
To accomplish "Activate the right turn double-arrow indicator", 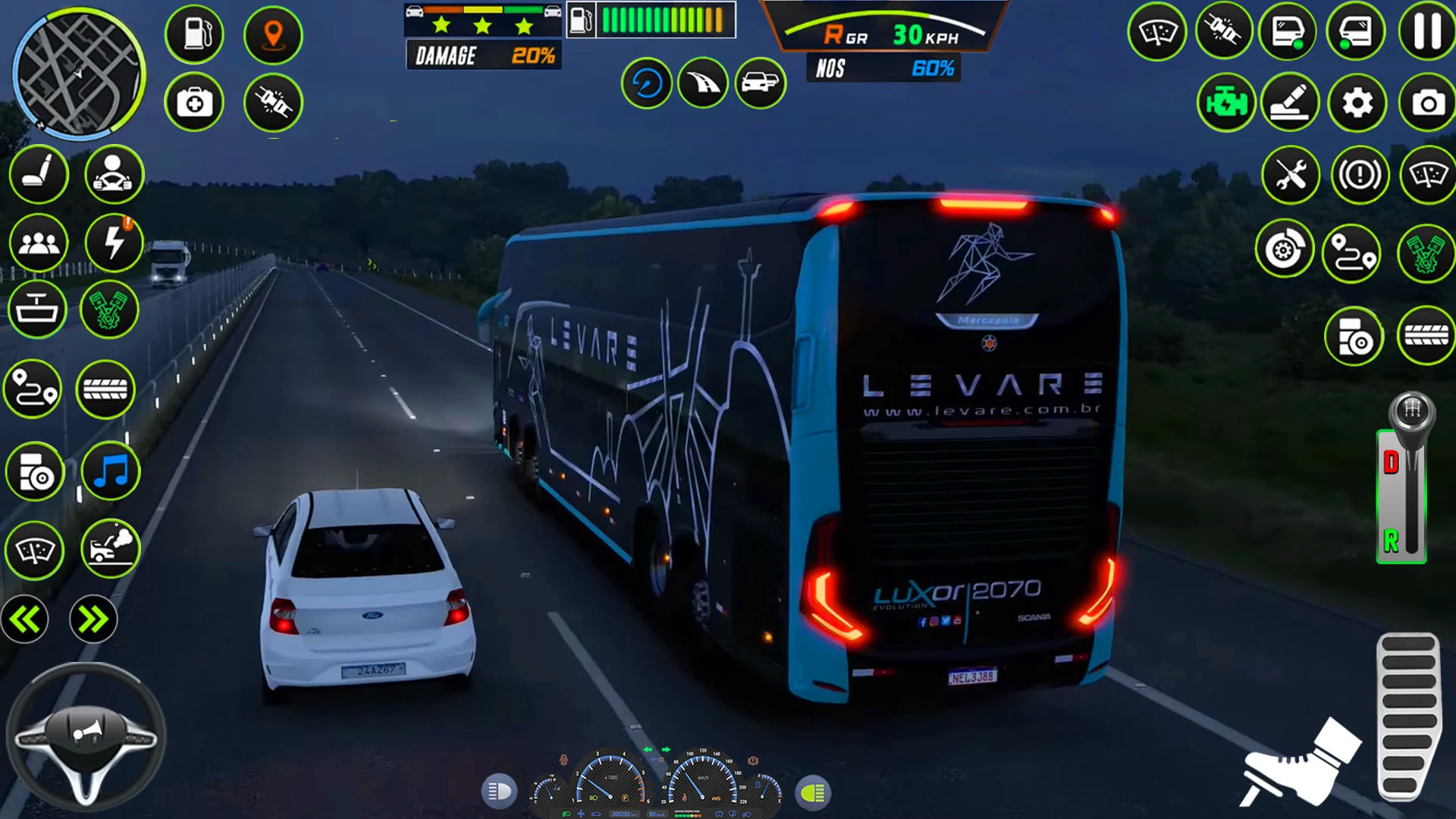I will [93, 620].
